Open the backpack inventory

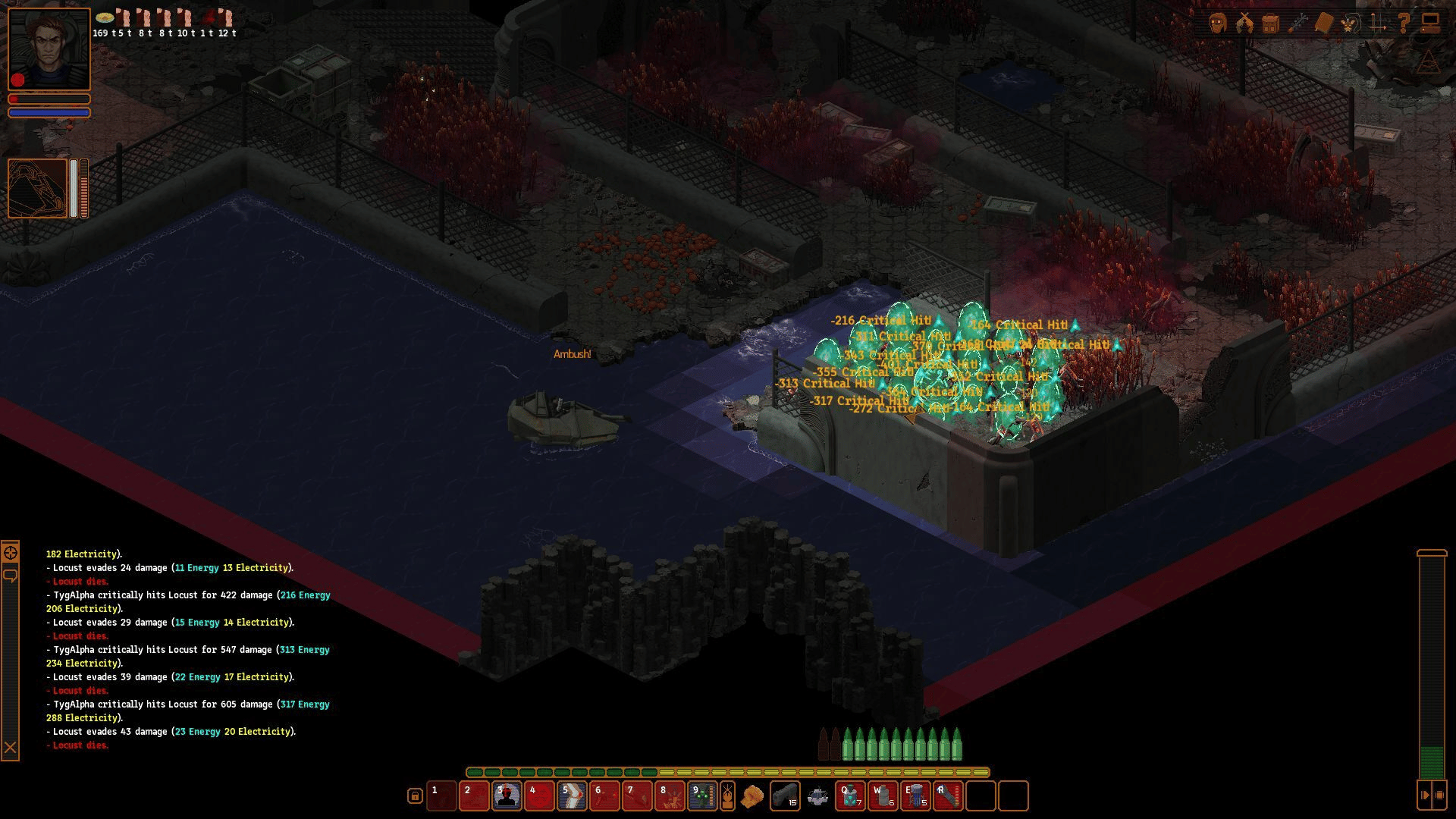click(x=1271, y=24)
